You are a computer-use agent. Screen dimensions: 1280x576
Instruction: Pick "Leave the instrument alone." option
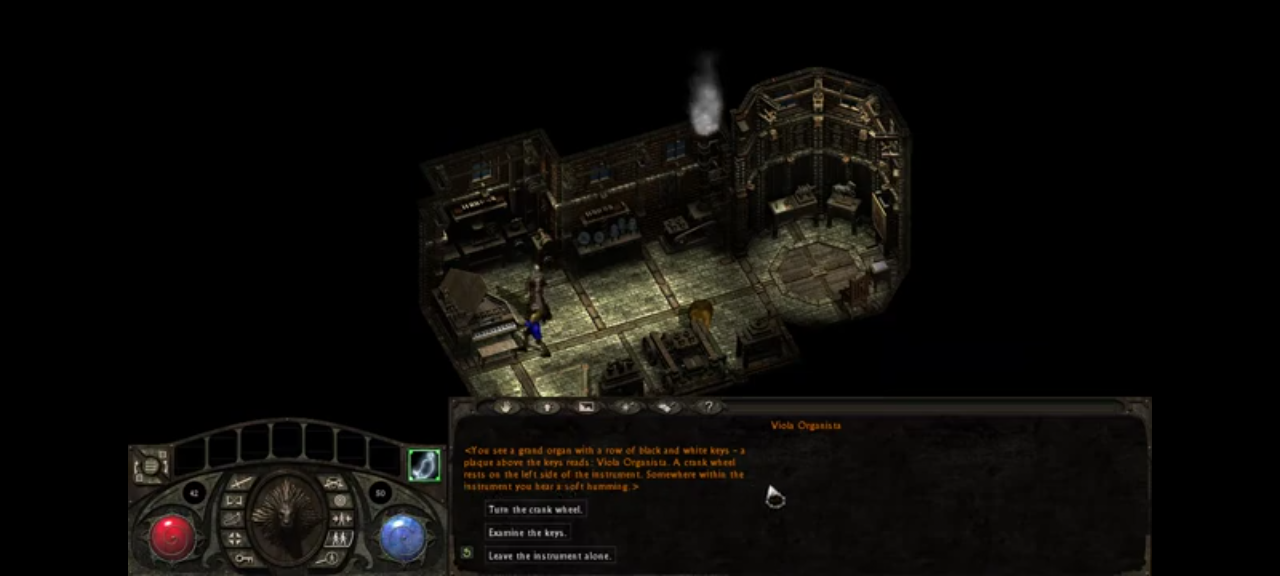click(x=549, y=555)
